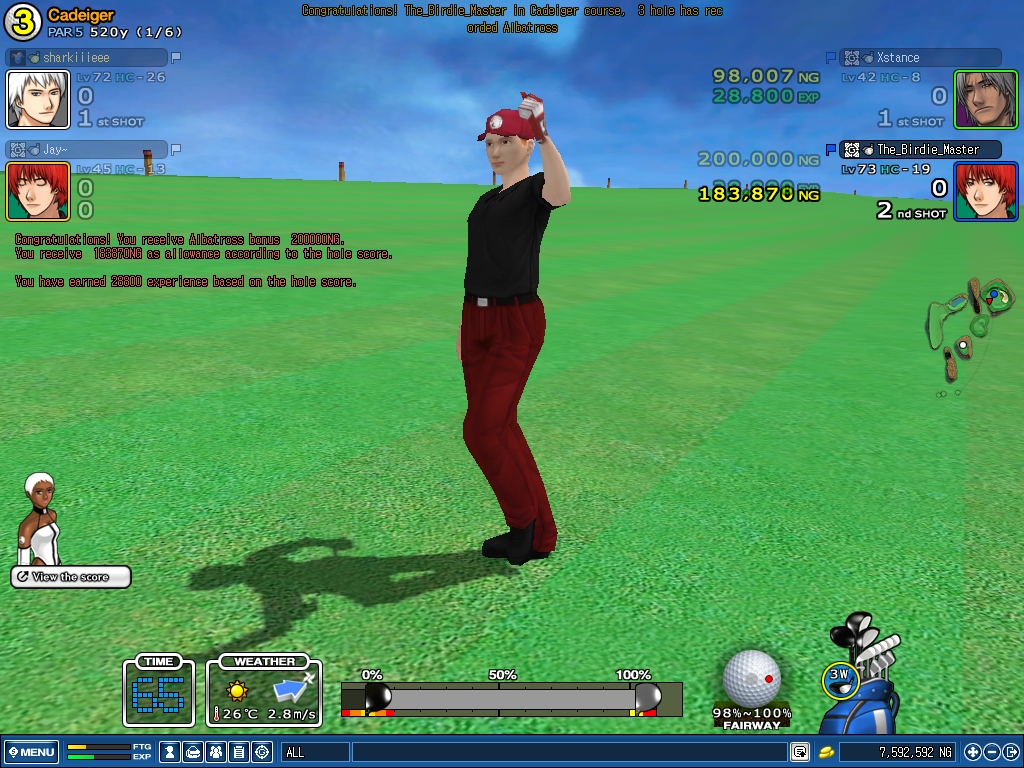Select sharkiiieee's player portrait
Image resolution: width=1024 pixels, height=768 pixels.
pyautogui.click(x=38, y=100)
